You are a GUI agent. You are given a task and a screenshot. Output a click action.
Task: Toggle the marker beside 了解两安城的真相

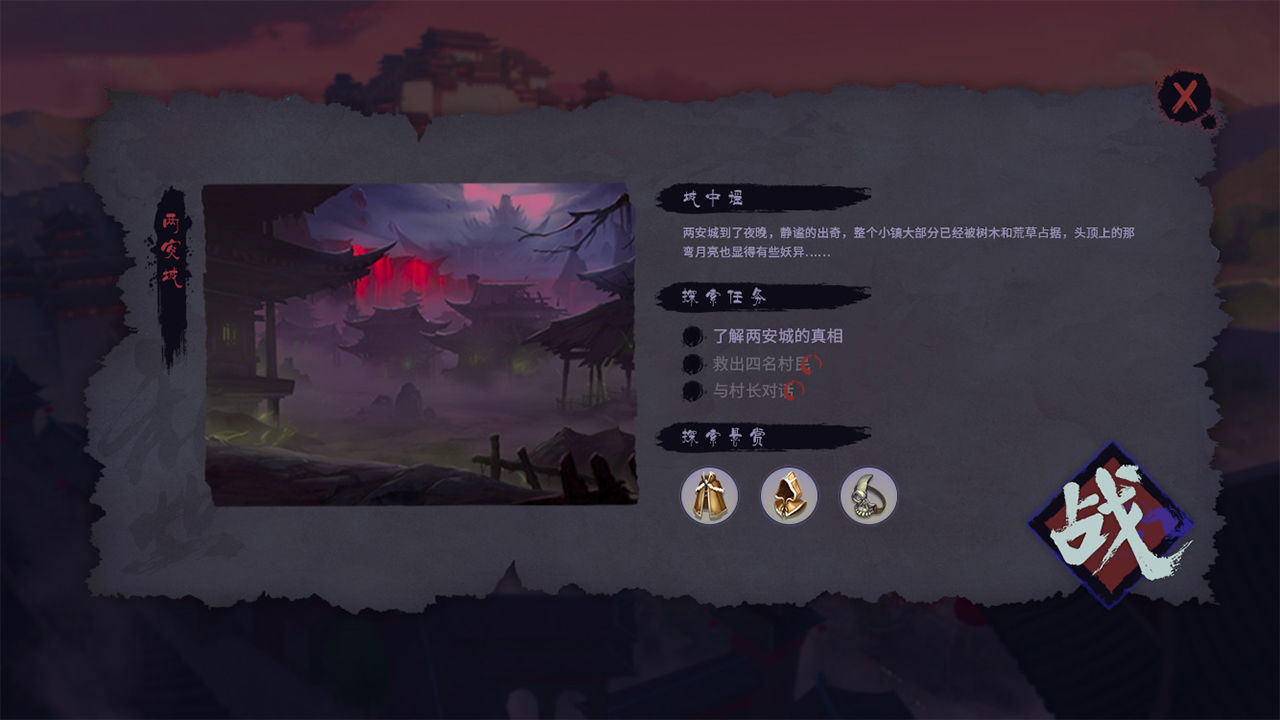(691, 337)
